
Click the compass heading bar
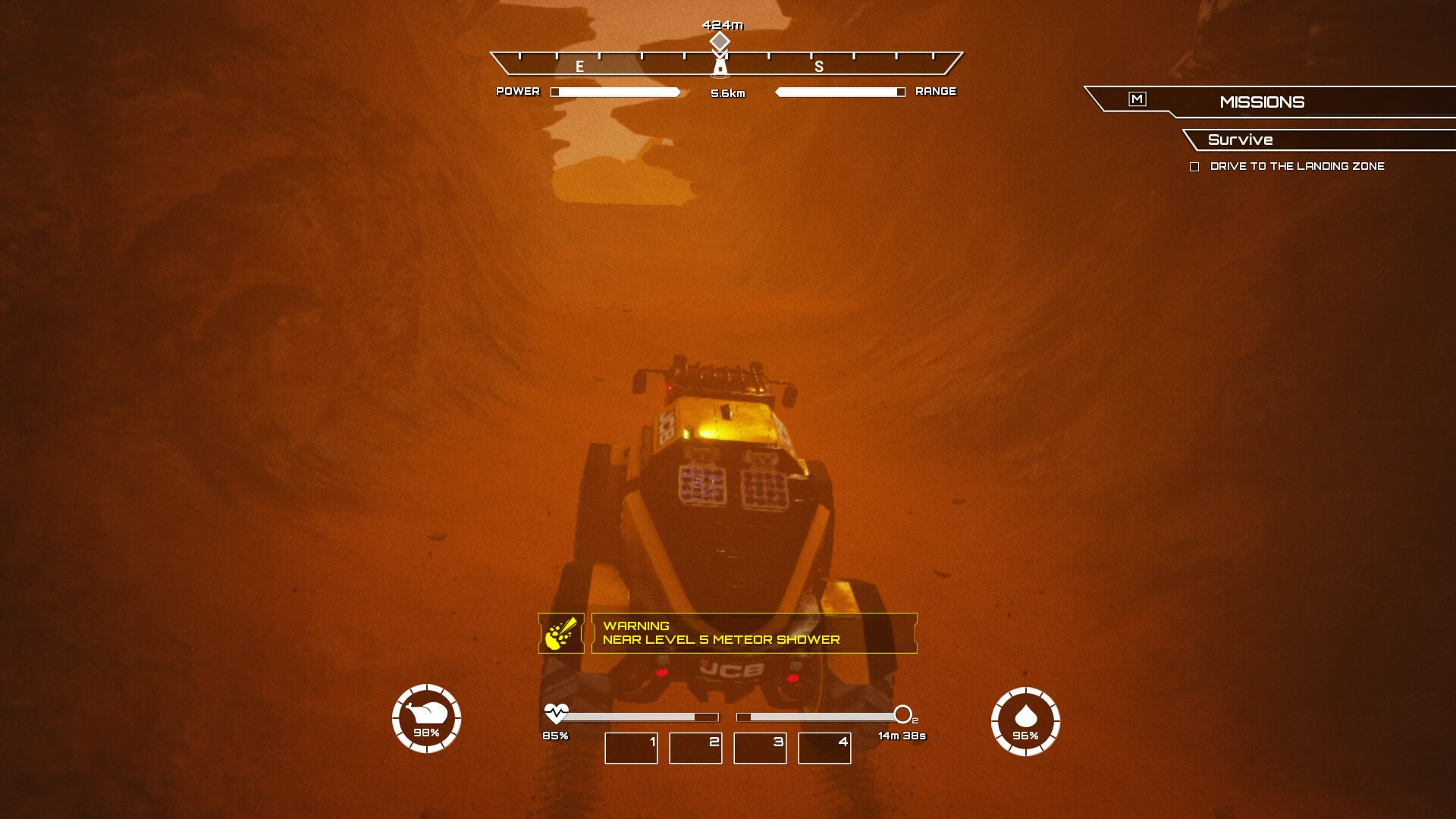point(726,63)
